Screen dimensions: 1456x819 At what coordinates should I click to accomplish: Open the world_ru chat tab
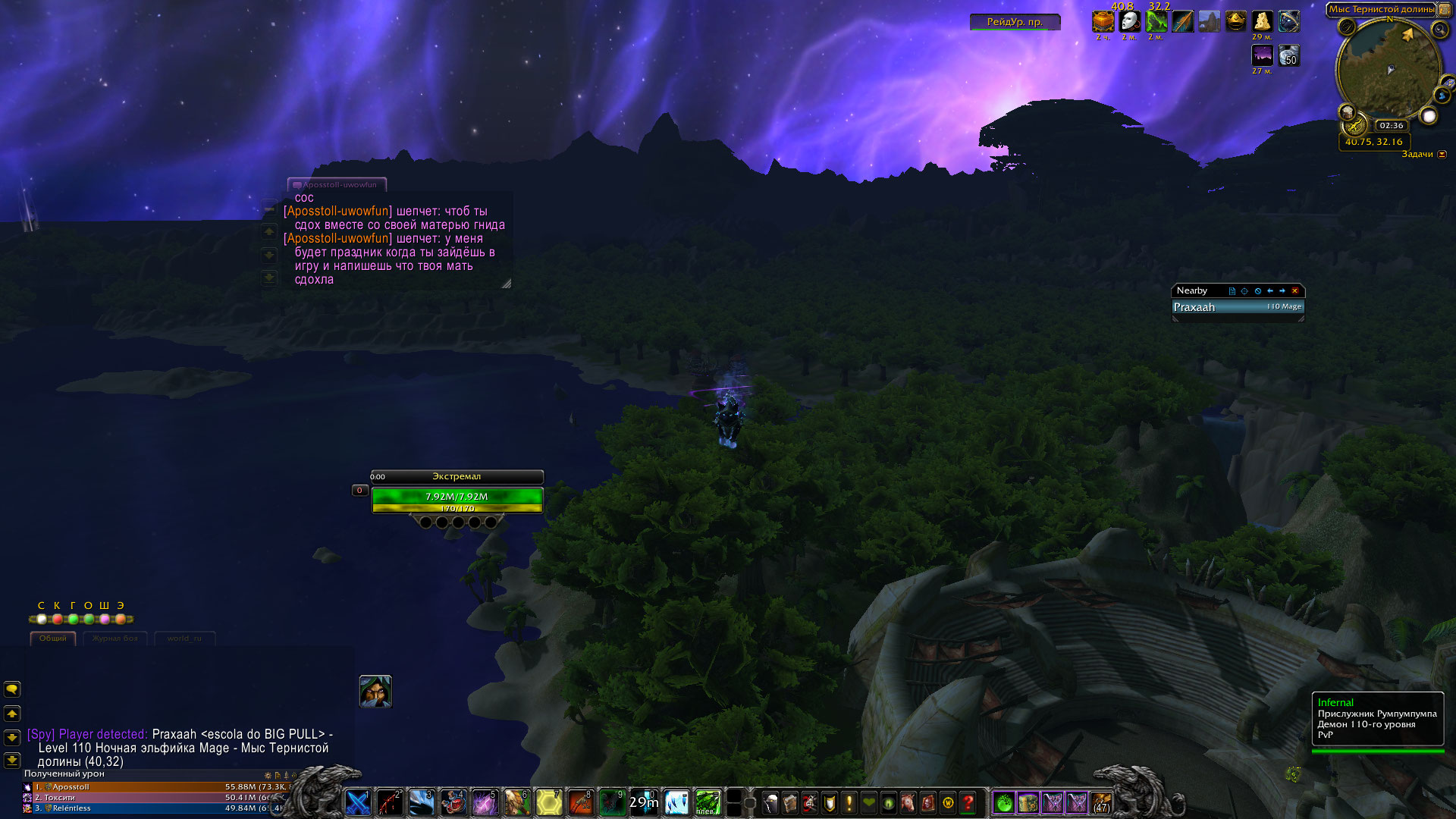point(184,639)
